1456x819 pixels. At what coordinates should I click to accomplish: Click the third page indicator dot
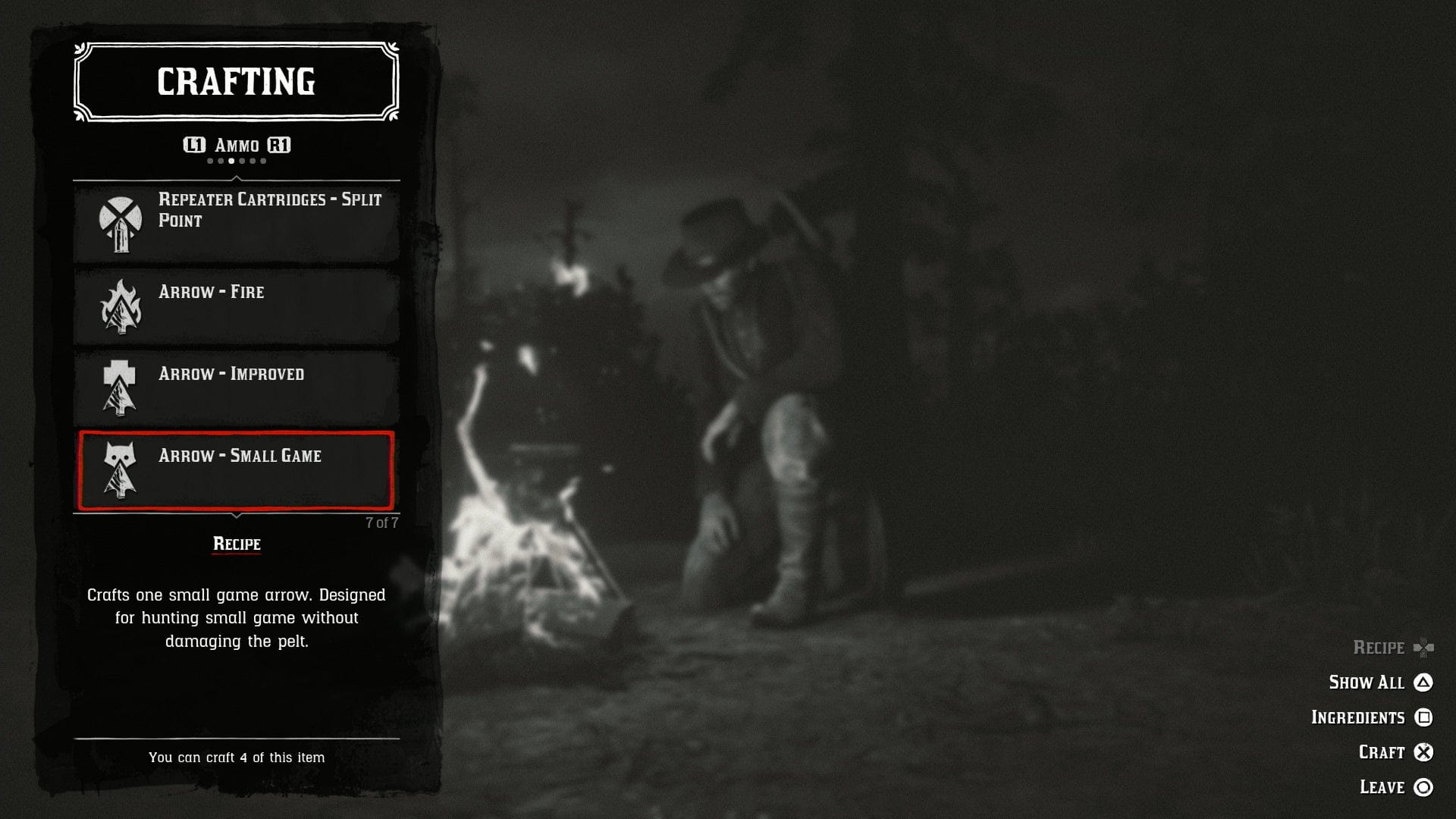(x=230, y=162)
